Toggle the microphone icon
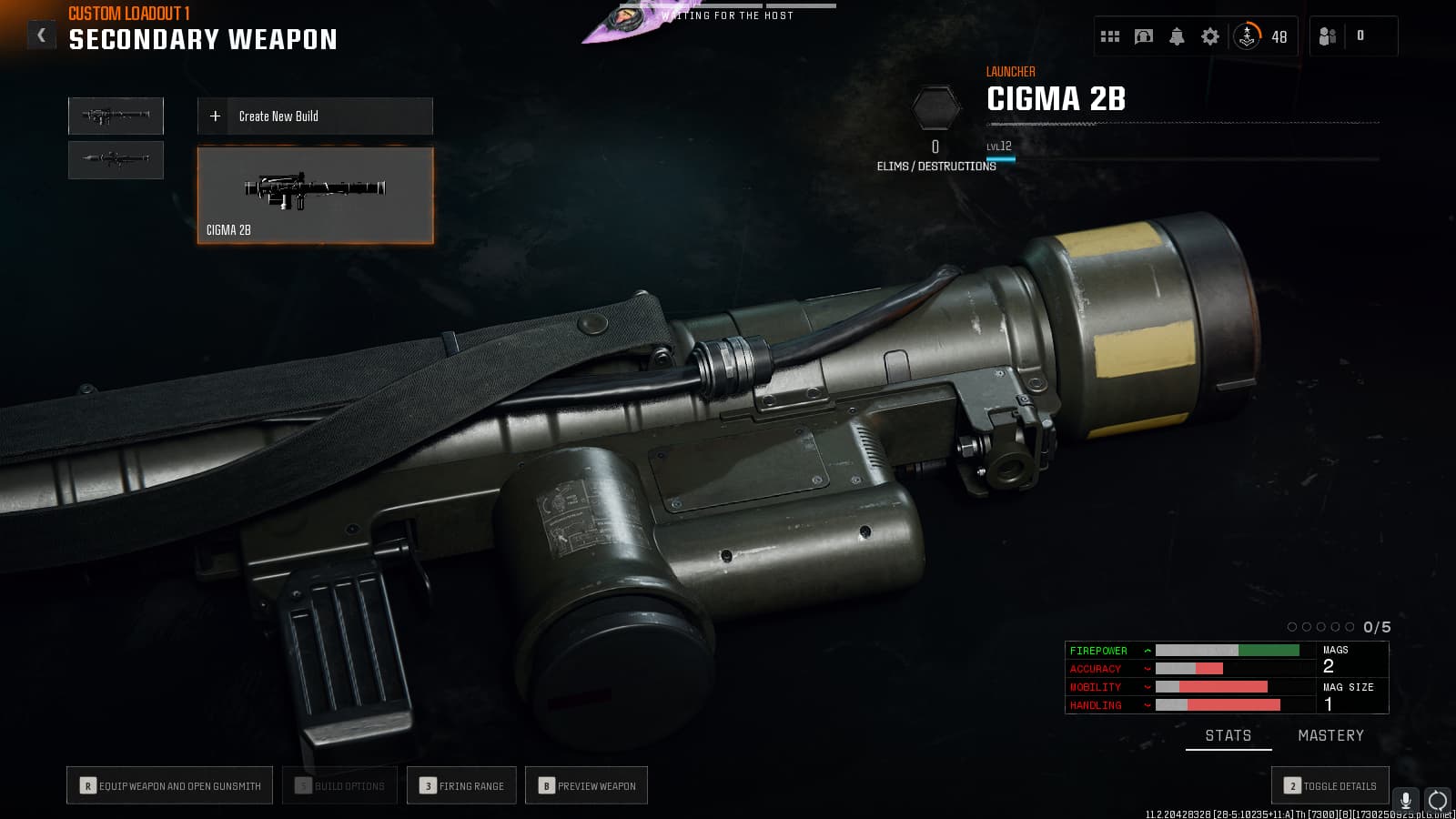1456x819 pixels. [x=1406, y=800]
